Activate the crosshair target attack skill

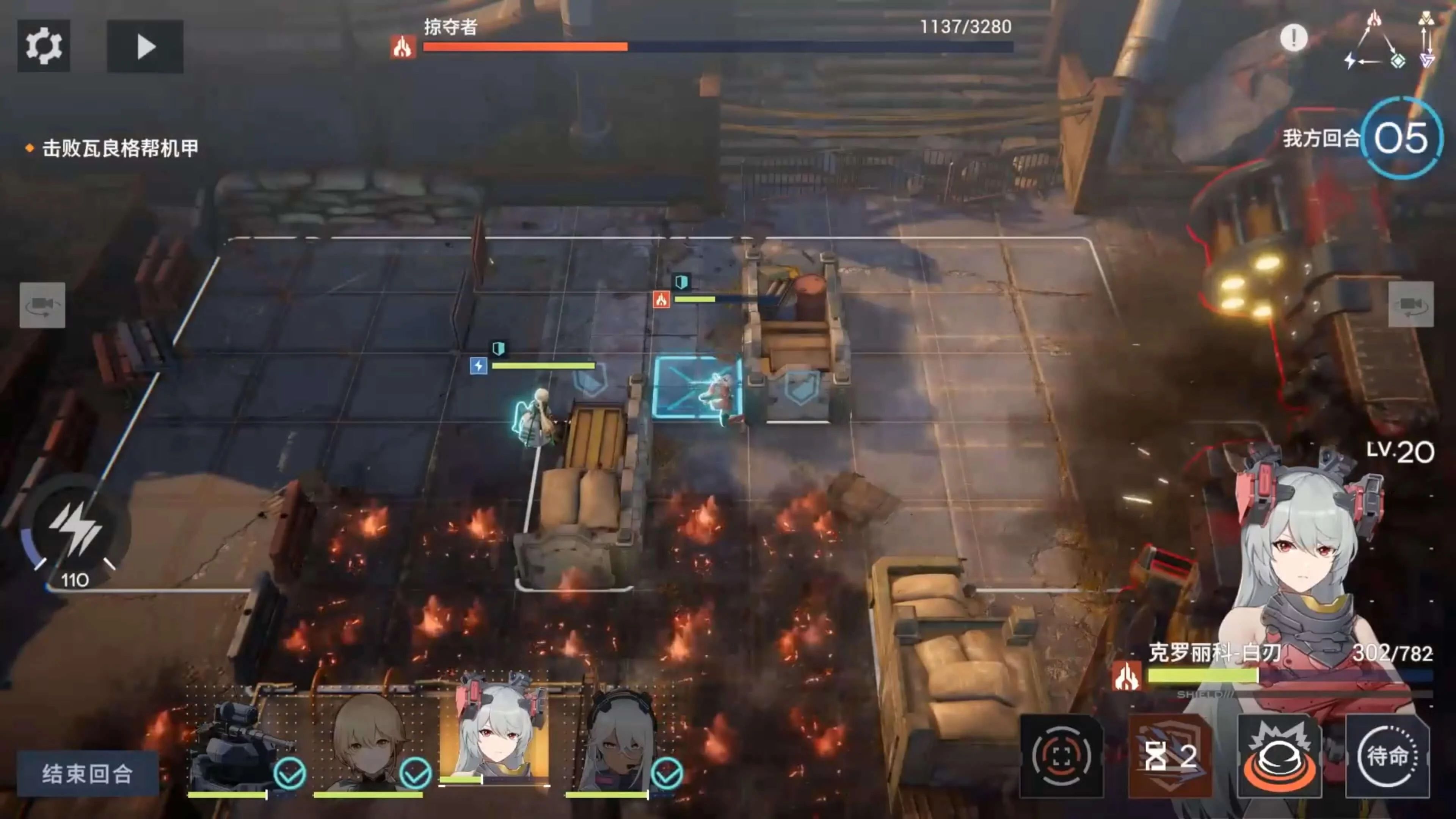coord(1061,756)
